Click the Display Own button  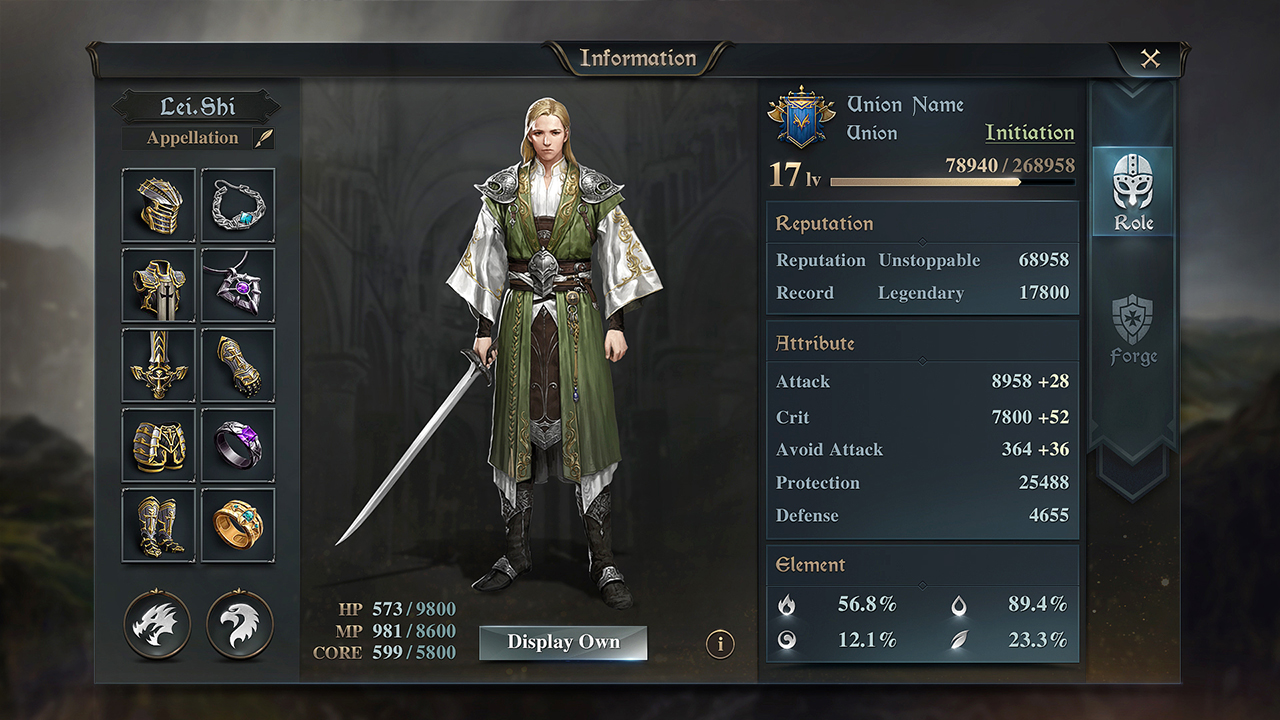(x=563, y=643)
